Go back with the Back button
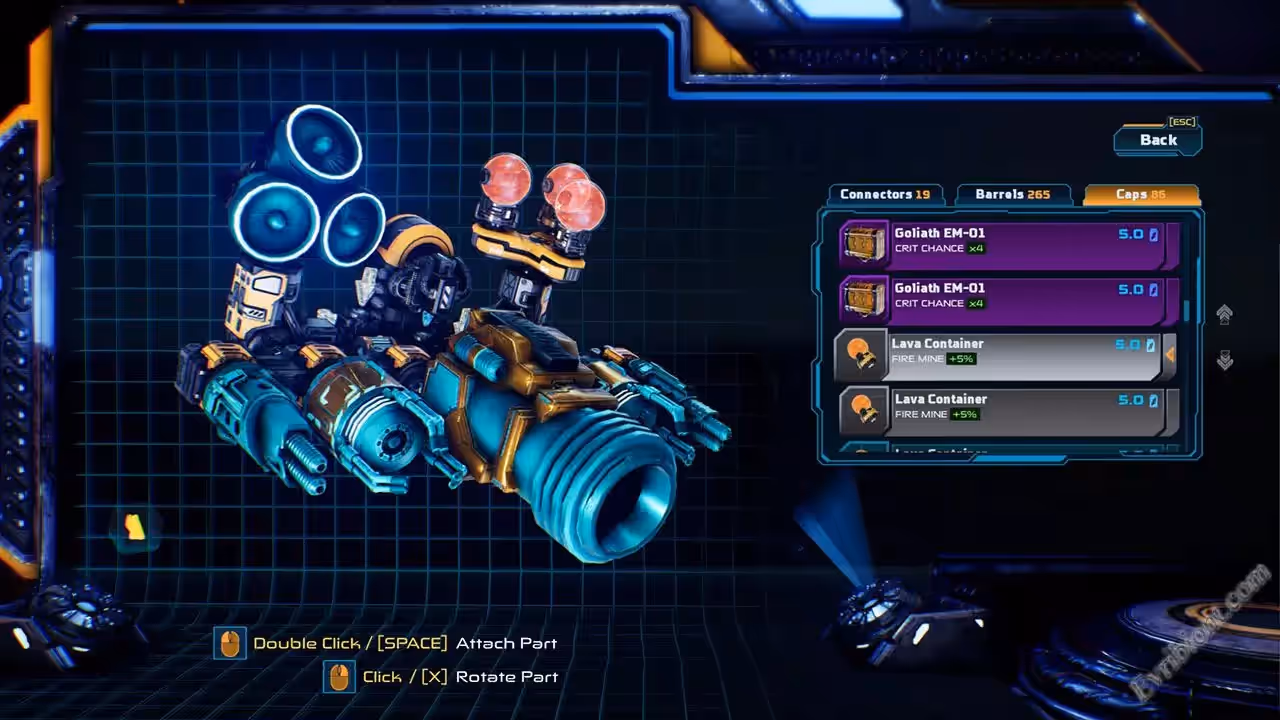The image size is (1280, 720). coord(1158,140)
